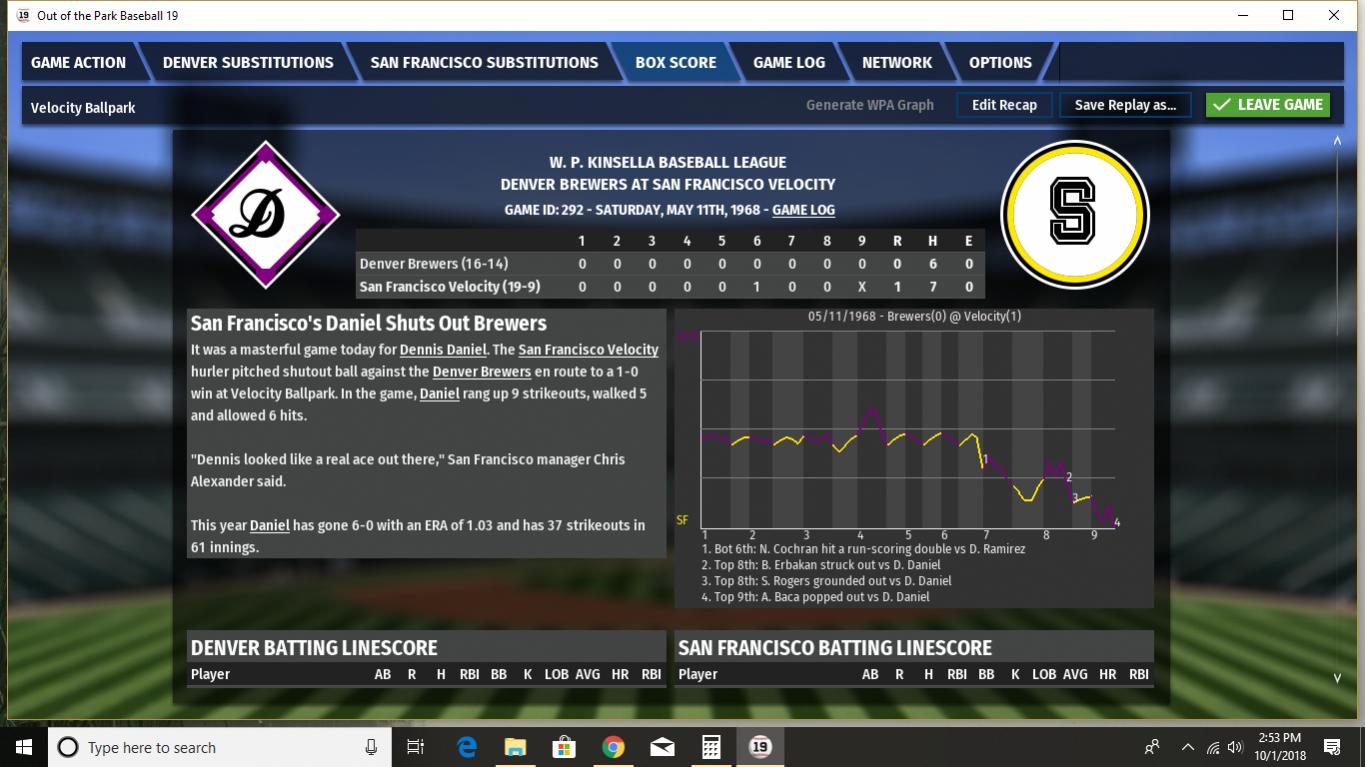
Task: Select the Box Score tab
Action: [x=676, y=62]
